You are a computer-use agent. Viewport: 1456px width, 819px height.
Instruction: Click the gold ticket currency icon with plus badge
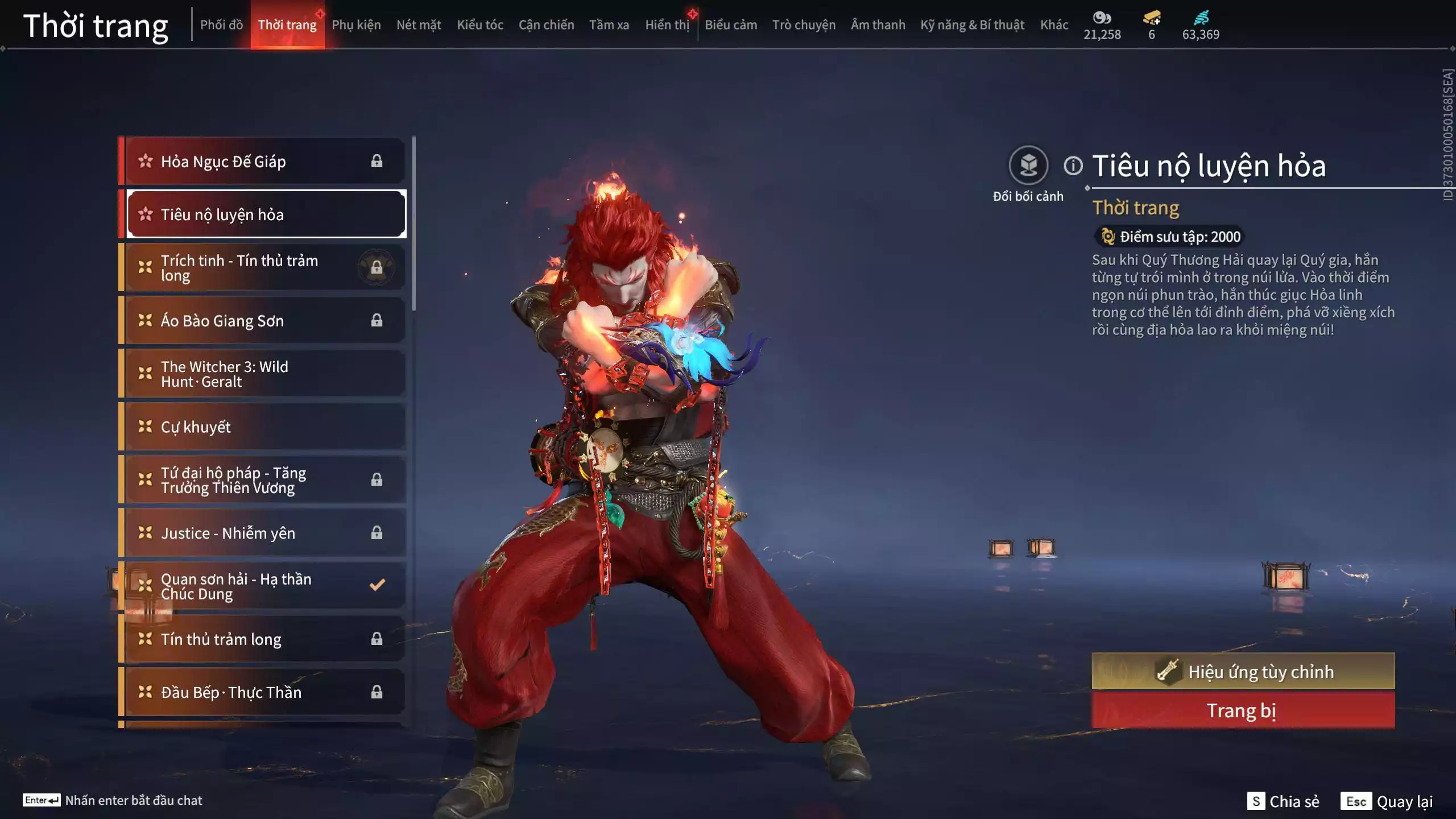(x=1152, y=18)
